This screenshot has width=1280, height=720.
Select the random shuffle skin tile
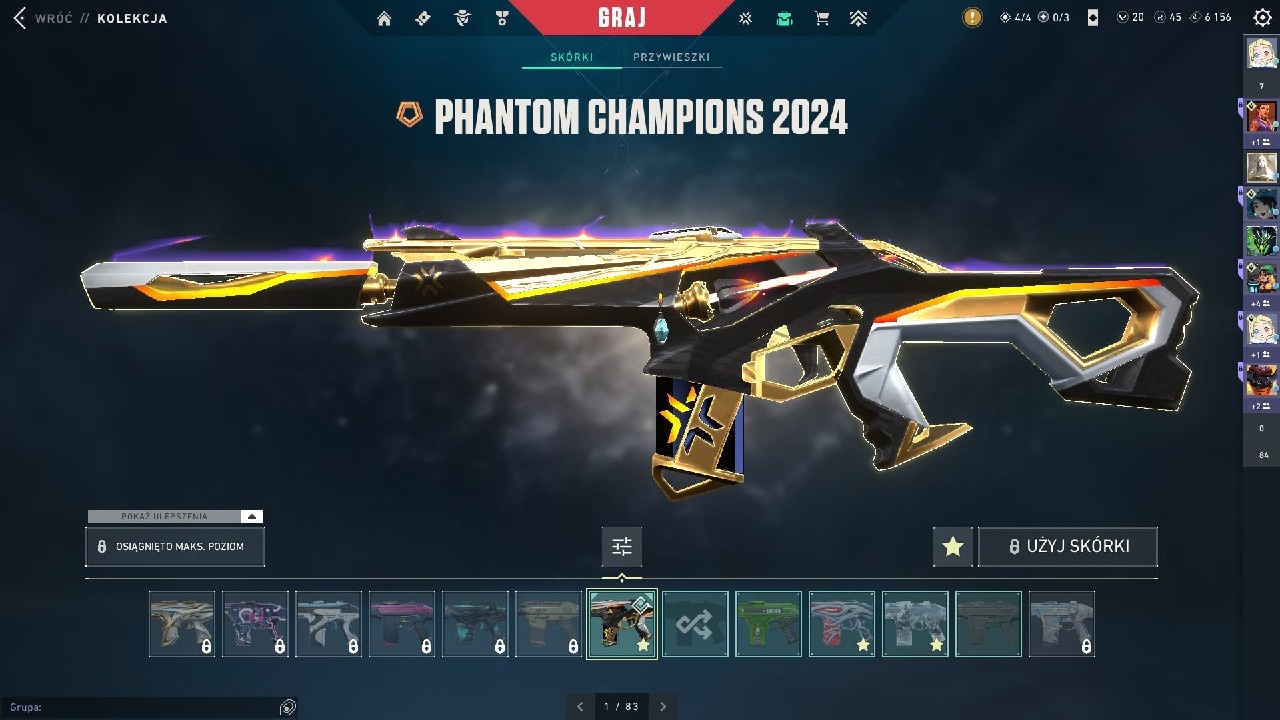click(695, 624)
